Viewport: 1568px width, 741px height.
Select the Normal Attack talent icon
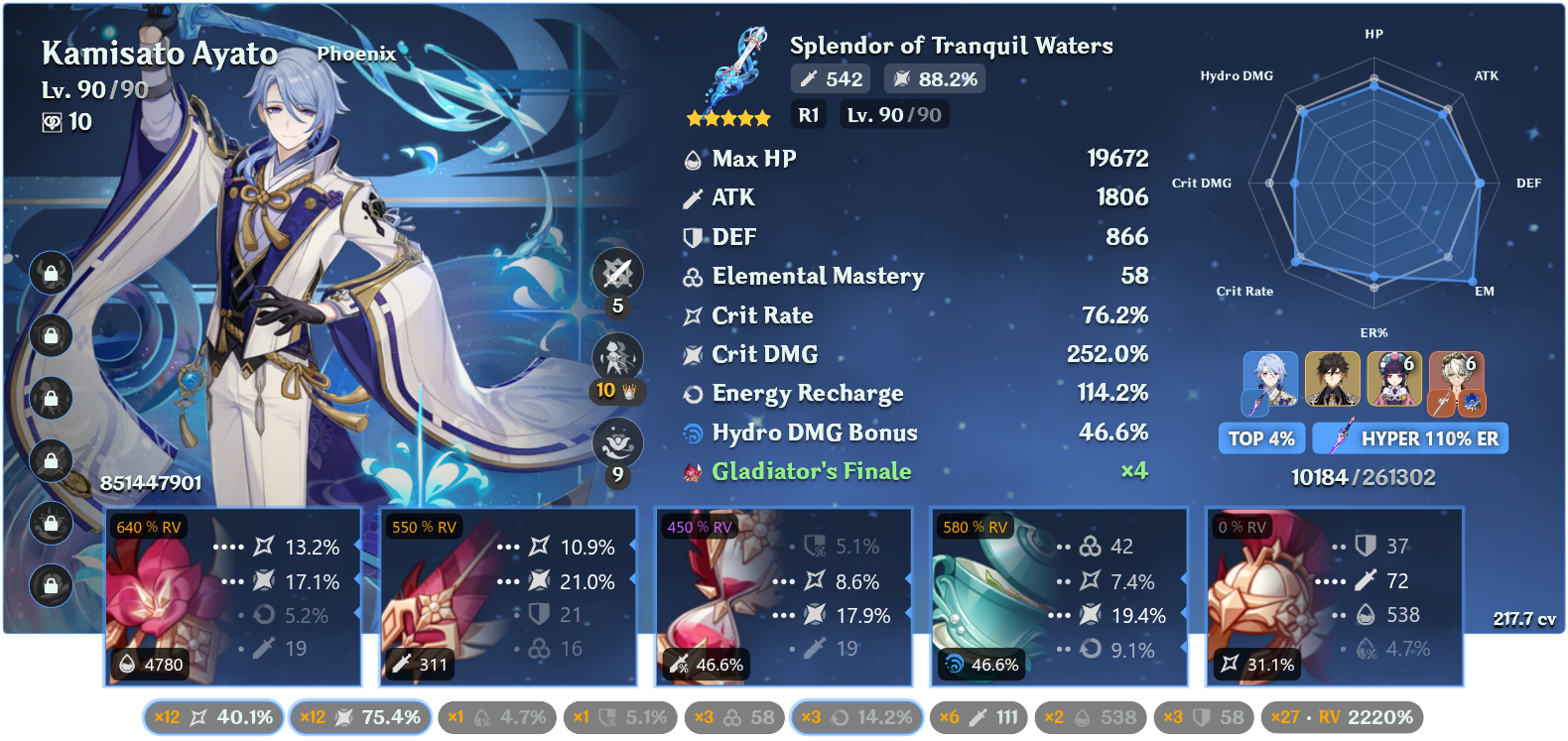tap(617, 273)
